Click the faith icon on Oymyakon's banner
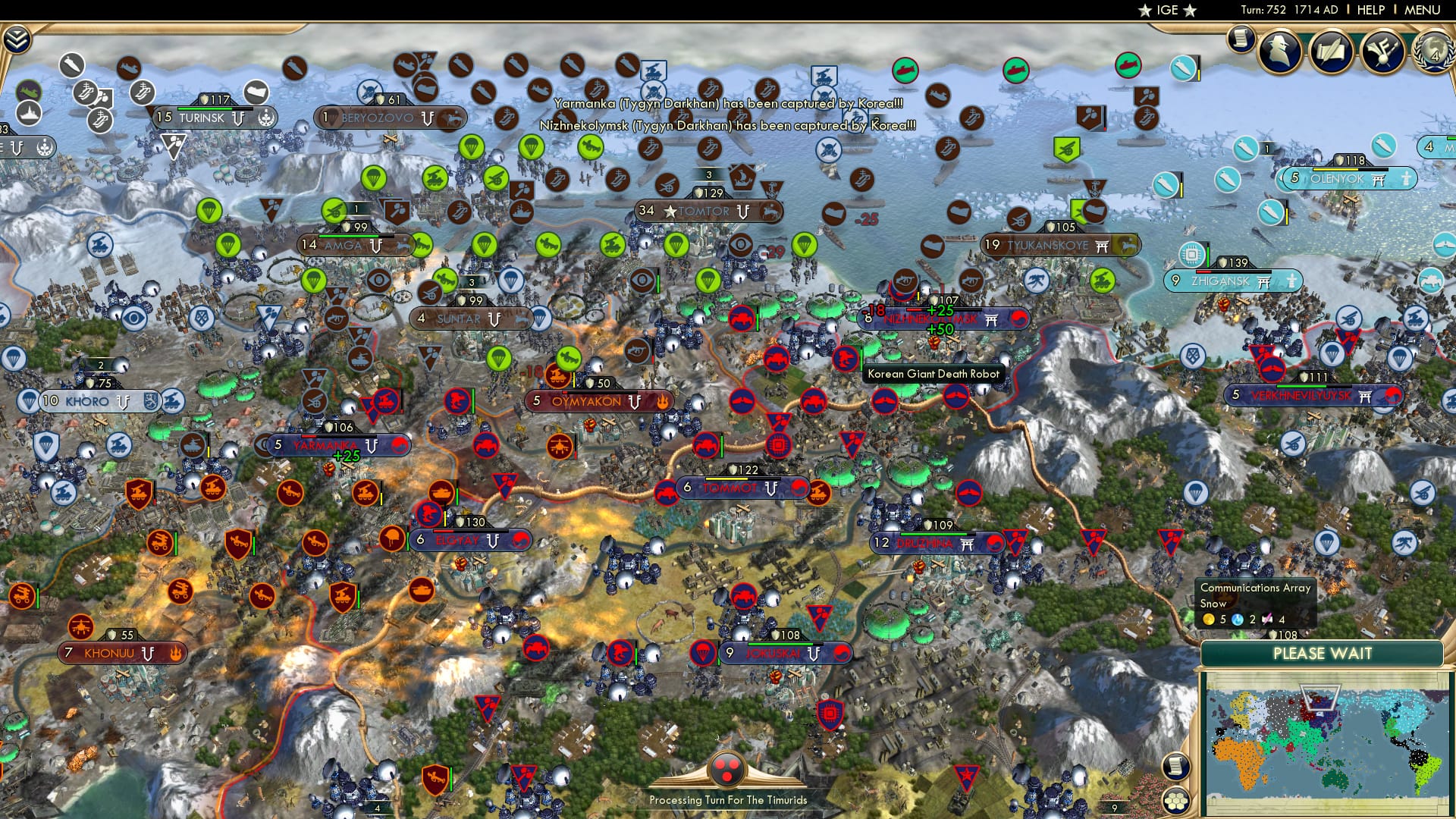This screenshot has height=819, width=1456. 663,401
